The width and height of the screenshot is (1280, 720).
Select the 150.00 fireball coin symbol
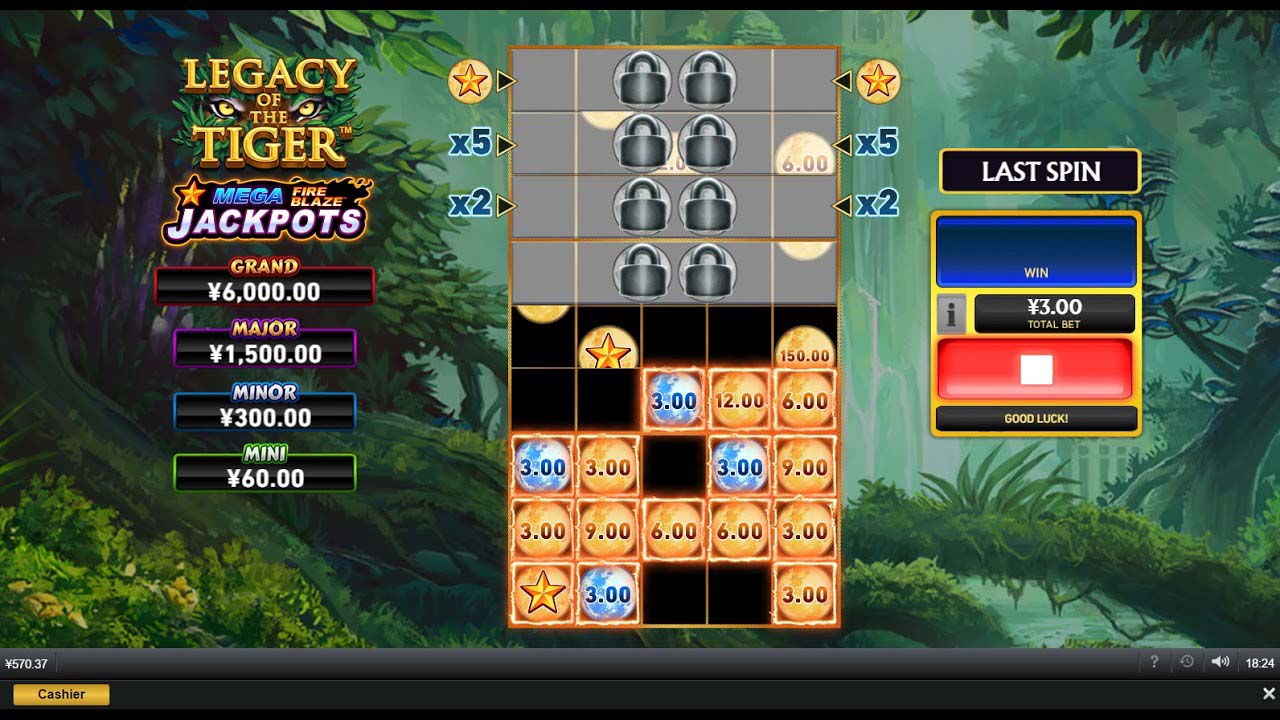805,347
